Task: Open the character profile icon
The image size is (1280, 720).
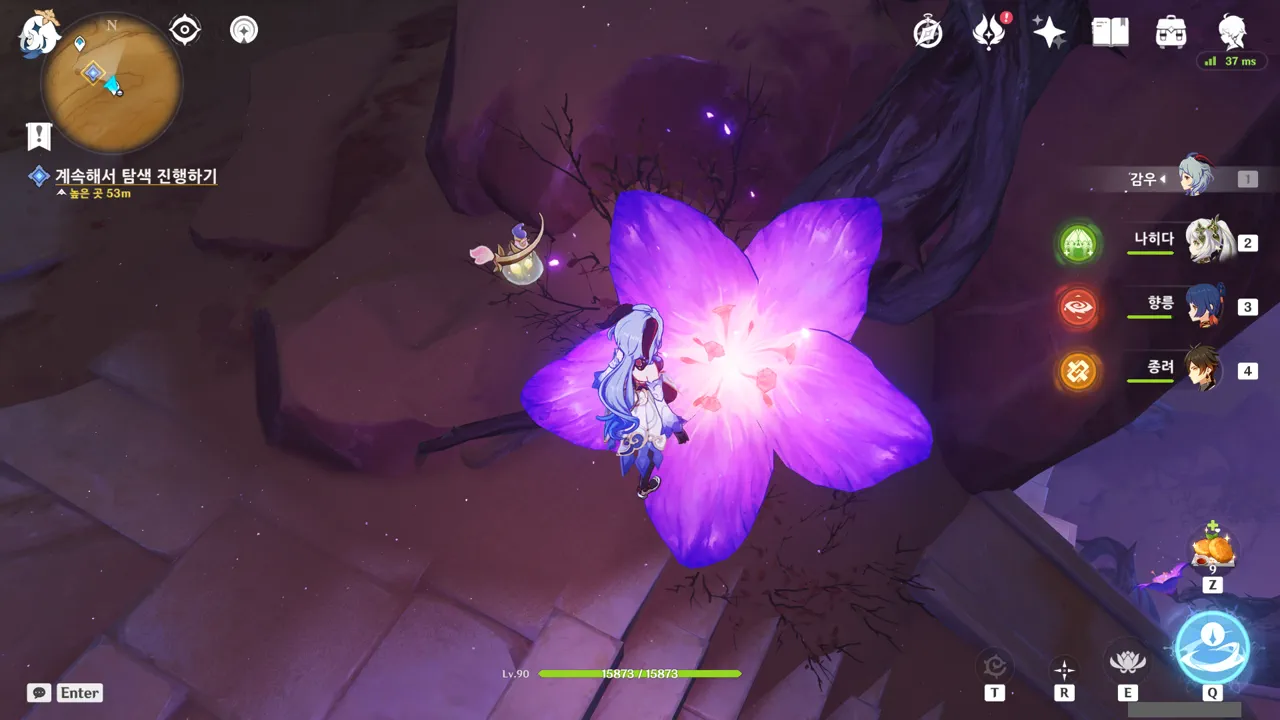Action: [x=1232, y=31]
